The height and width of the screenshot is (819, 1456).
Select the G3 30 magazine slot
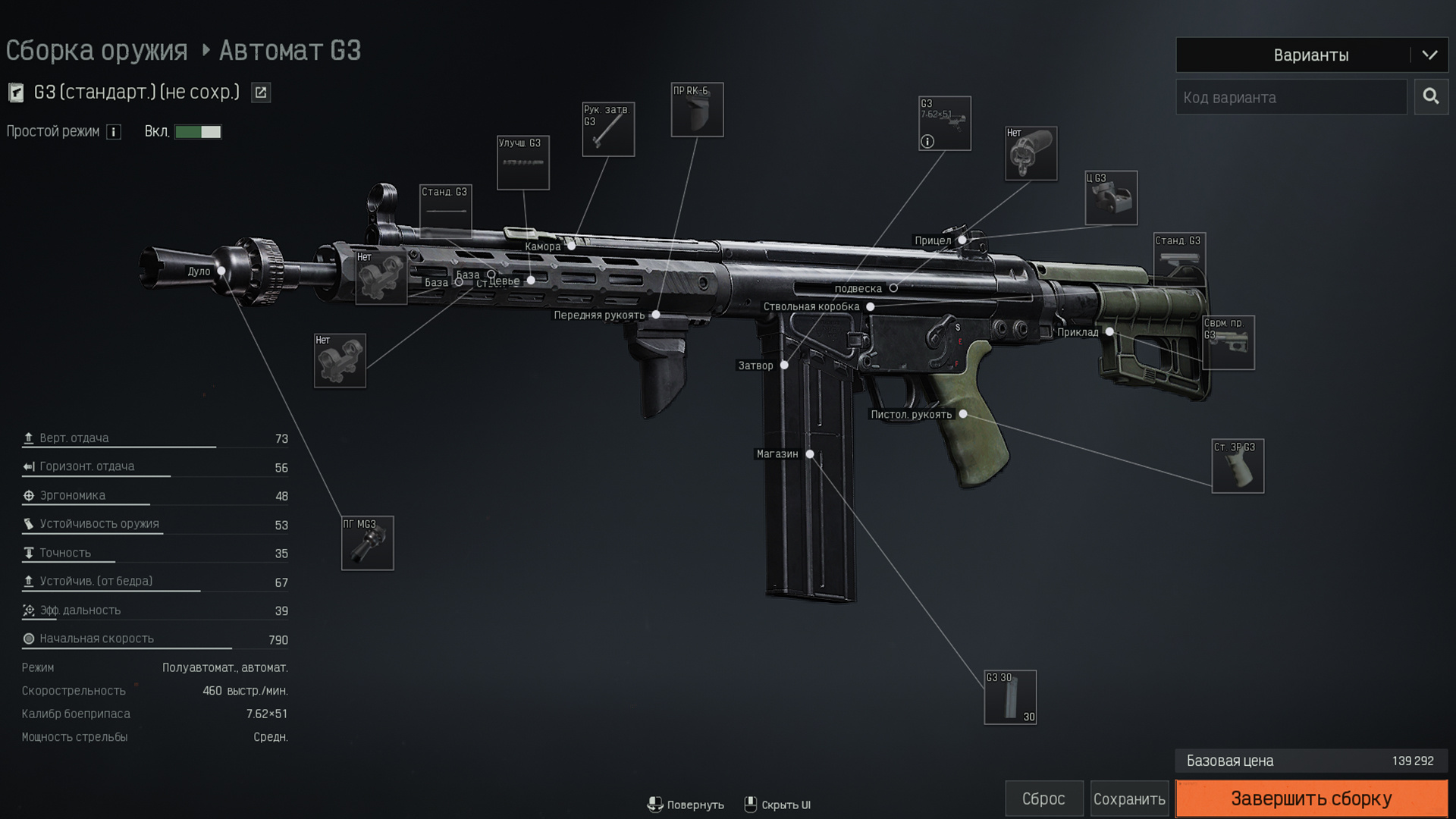(1010, 698)
